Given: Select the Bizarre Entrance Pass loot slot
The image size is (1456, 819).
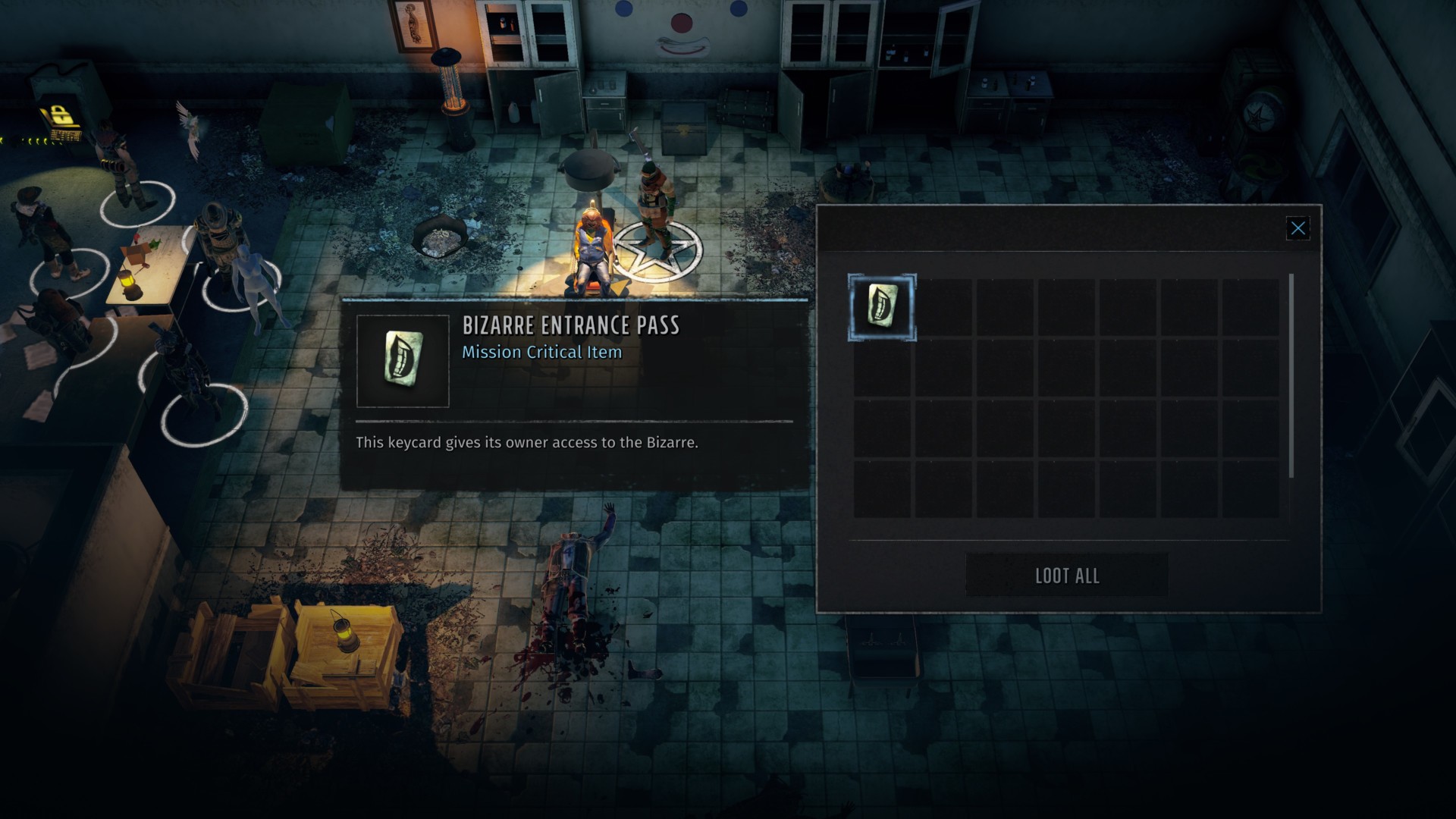Looking at the screenshot, I should [882, 307].
